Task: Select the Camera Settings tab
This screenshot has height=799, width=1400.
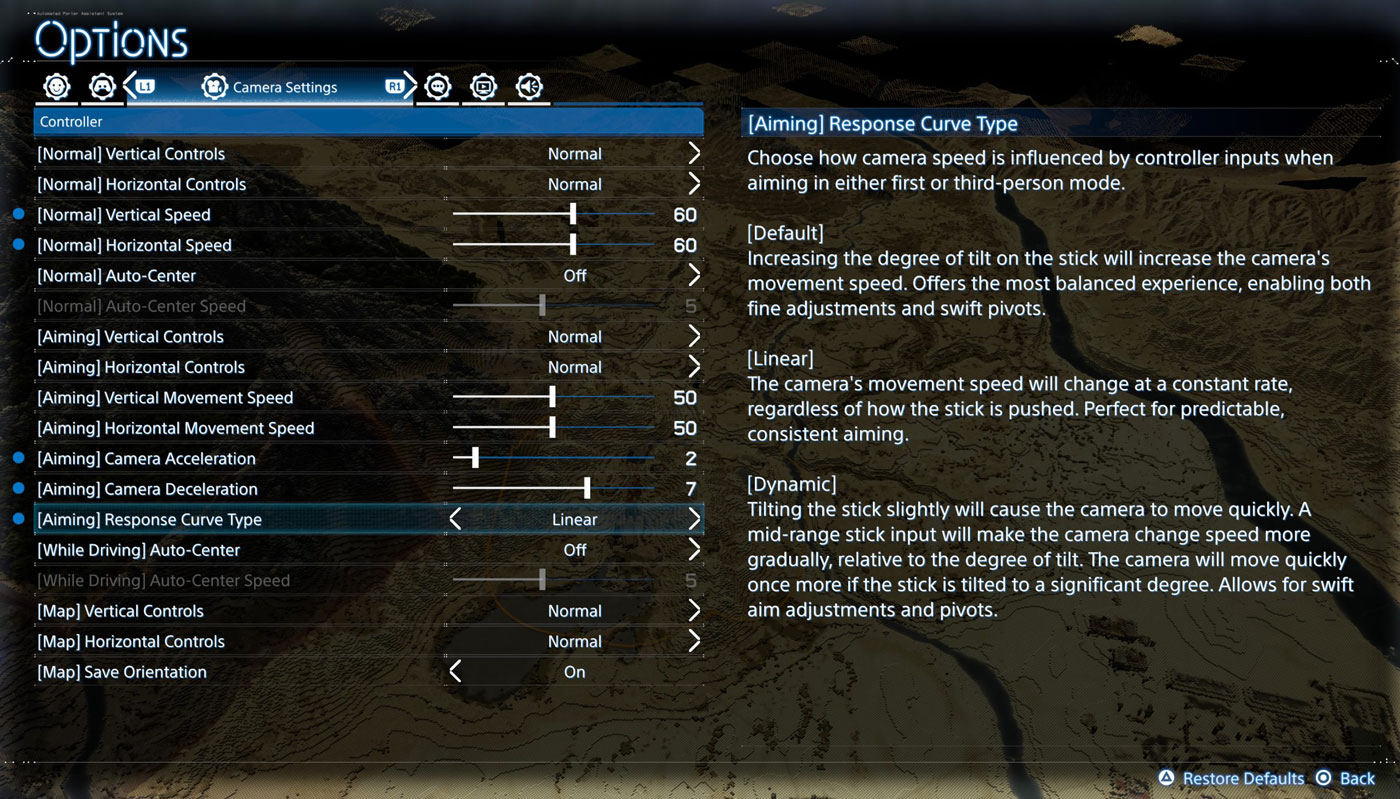Action: pyautogui.click(x=270, y=87)
